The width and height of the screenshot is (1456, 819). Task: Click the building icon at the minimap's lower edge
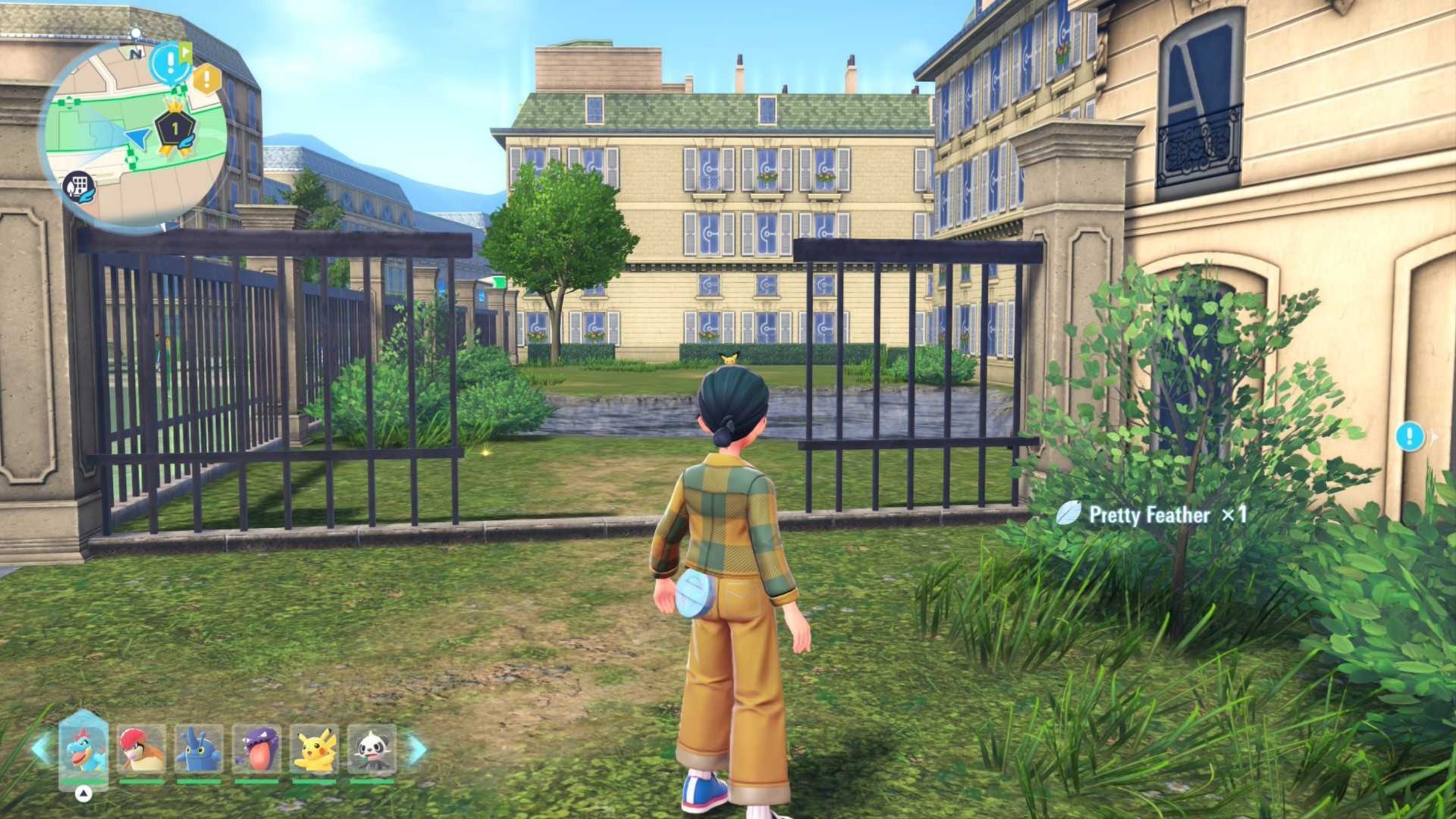pos(80,187)
